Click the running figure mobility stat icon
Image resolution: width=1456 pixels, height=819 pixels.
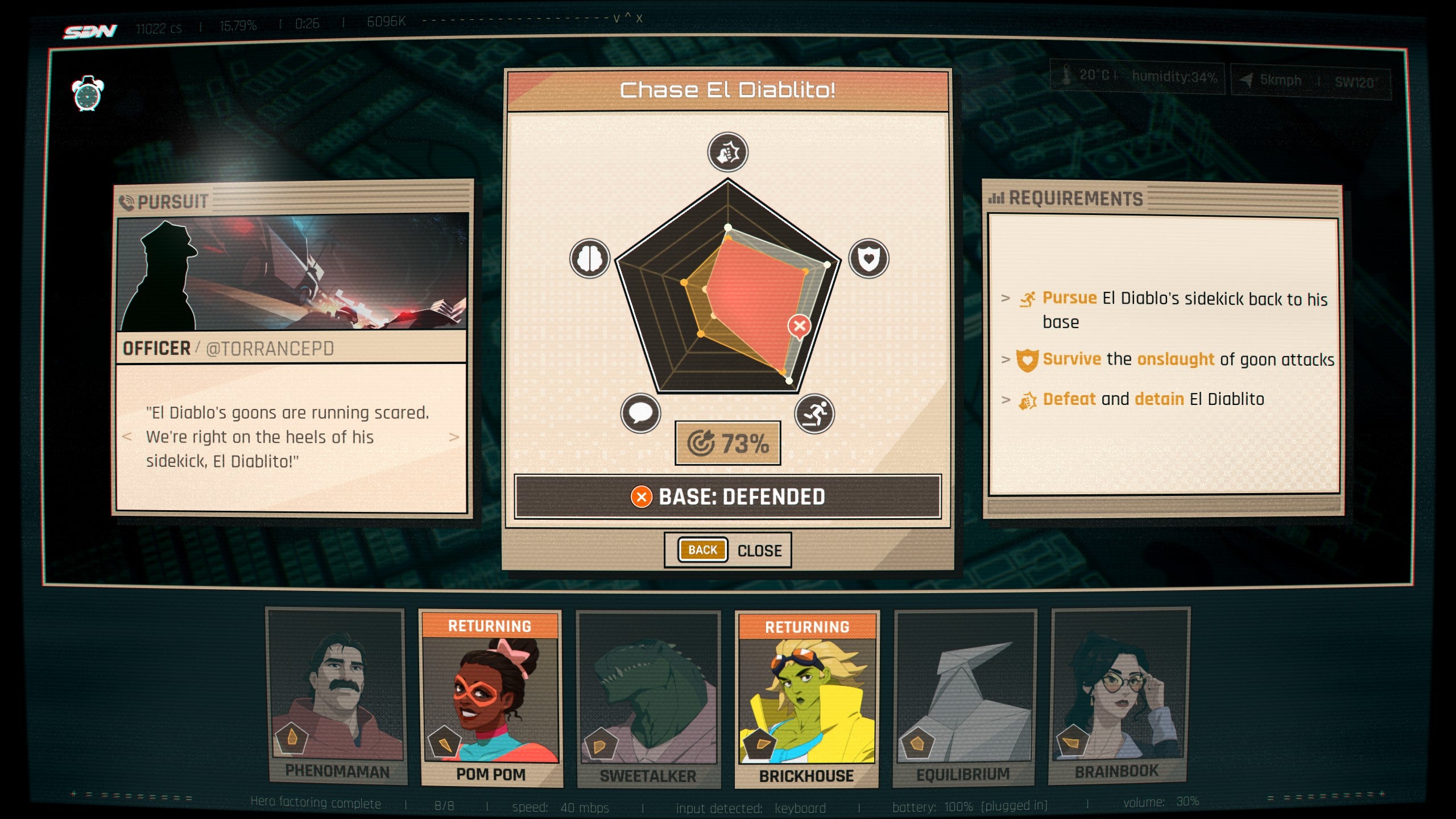(814, 414)
